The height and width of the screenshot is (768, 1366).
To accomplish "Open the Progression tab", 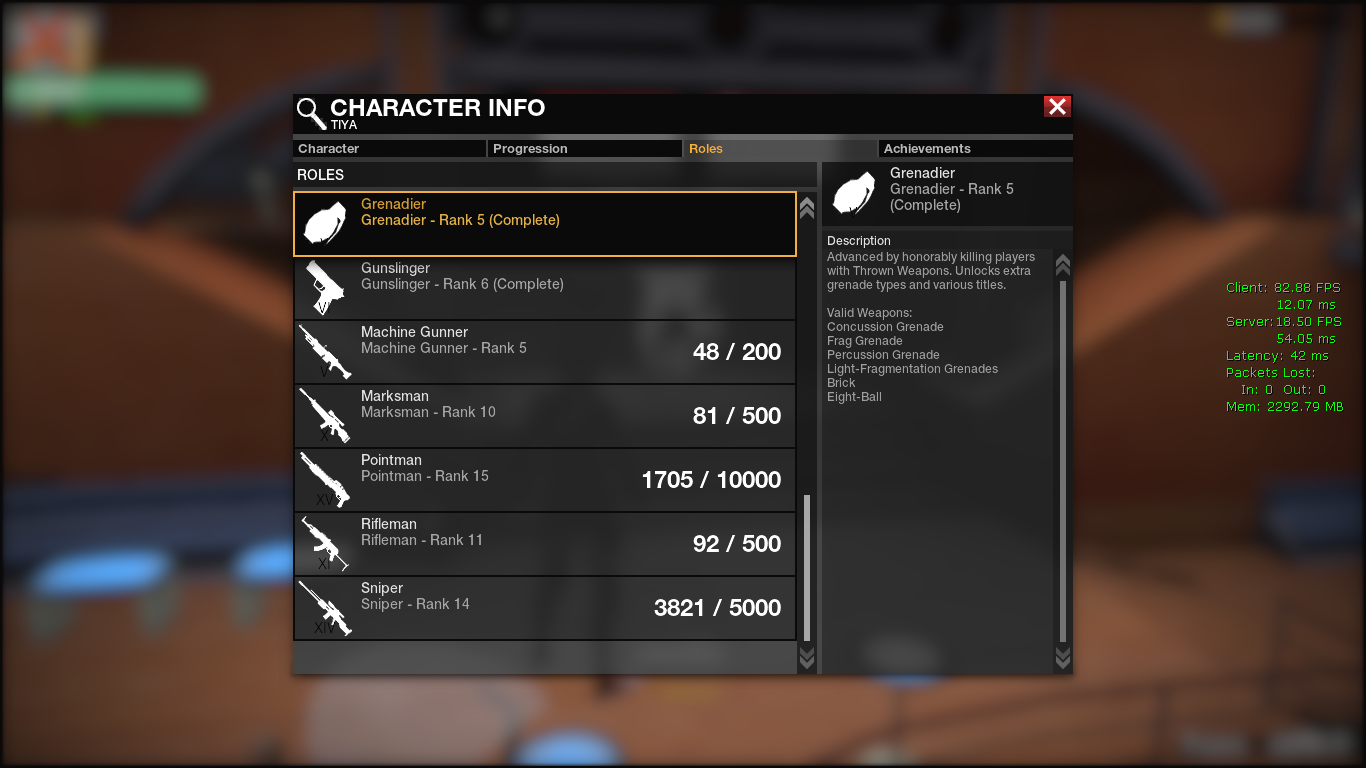I will coord(585,149).
